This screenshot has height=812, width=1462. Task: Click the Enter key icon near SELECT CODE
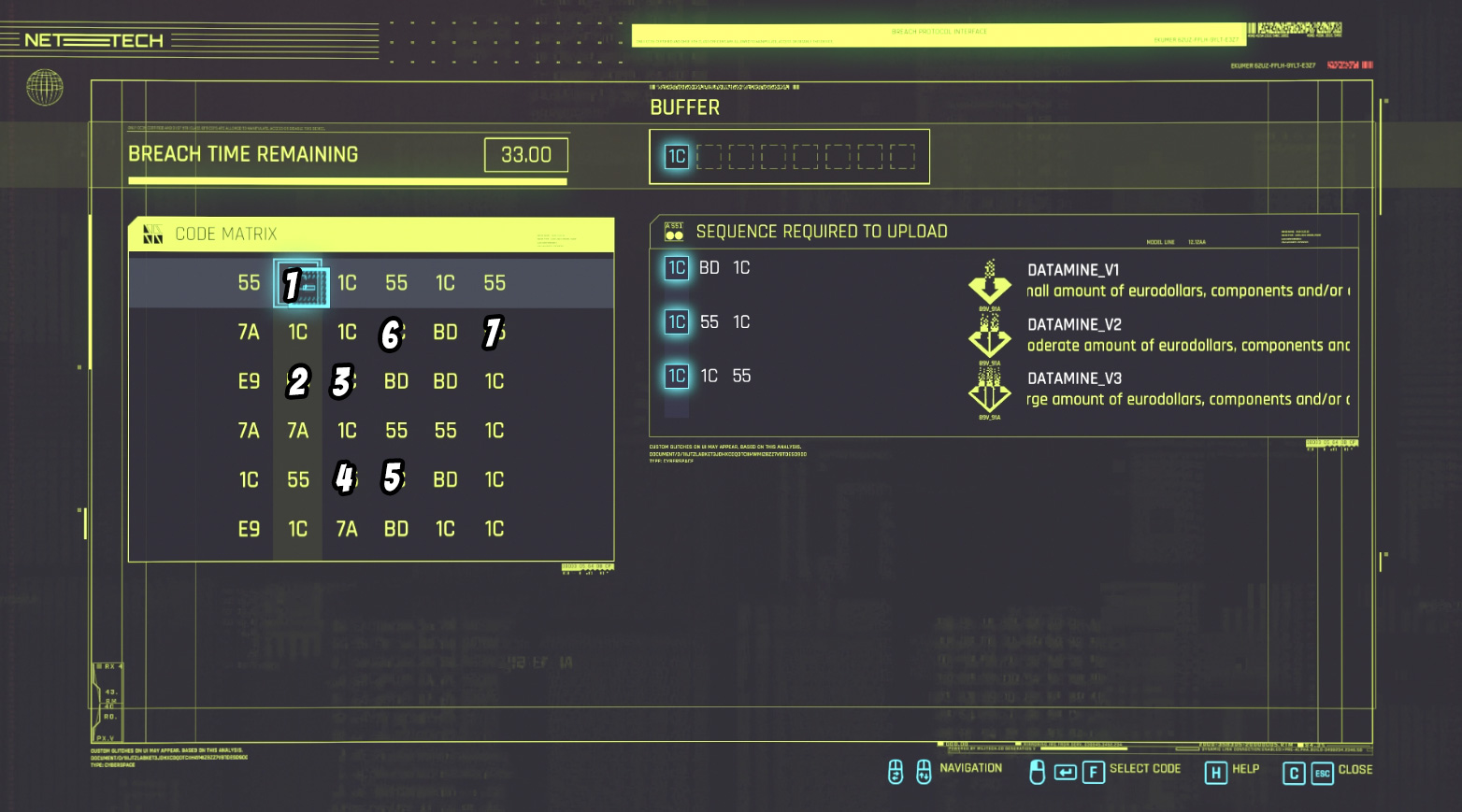point(1065,772)
